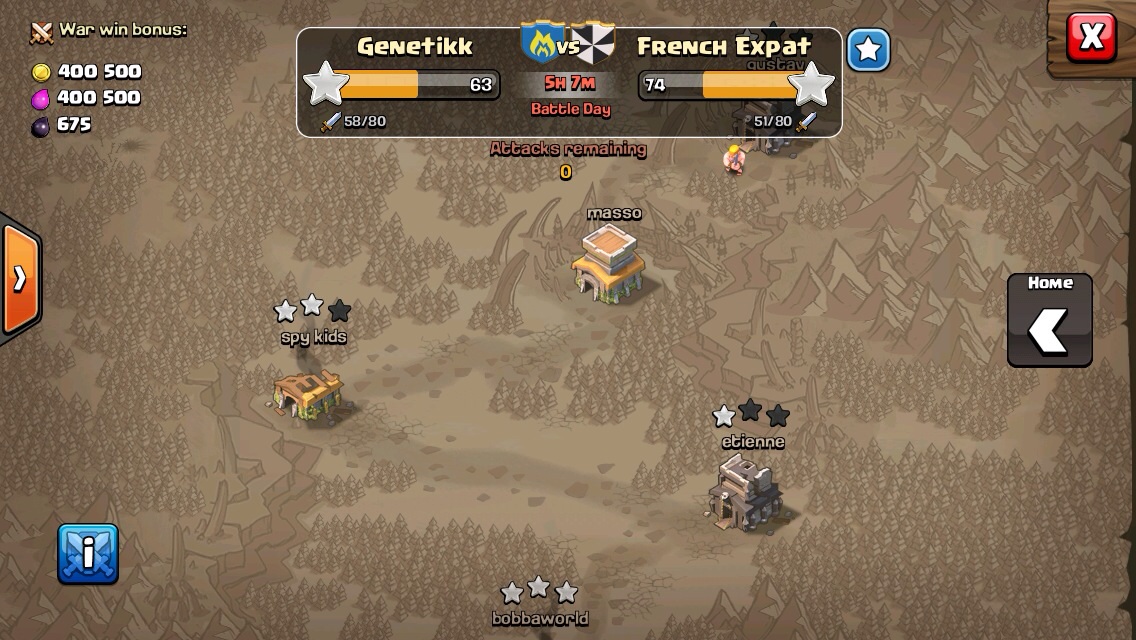Switch to the Home war map
Image resolution: width=1136 pixels, height=640 pixels.
[x=1049, y=320]
